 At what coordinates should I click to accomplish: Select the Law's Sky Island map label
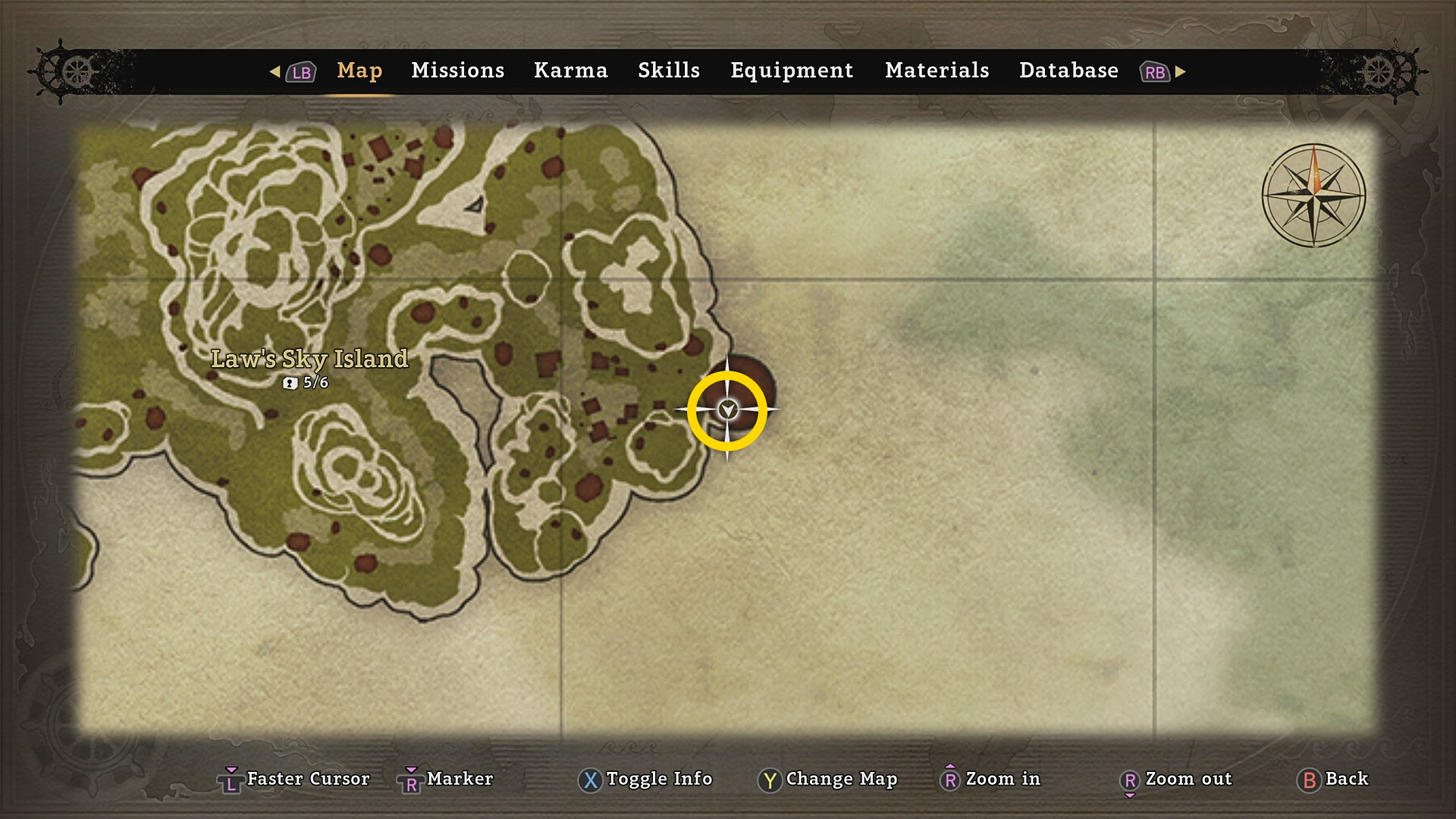pos(309,359)
